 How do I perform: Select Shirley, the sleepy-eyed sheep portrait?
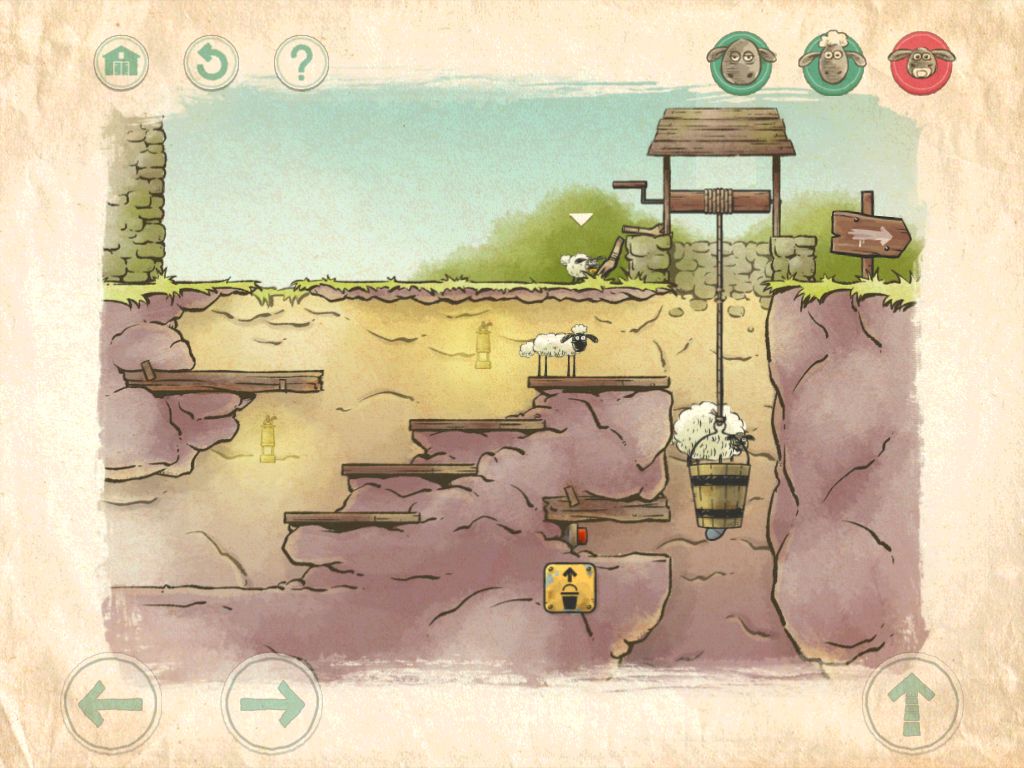[x=741, y=62]
